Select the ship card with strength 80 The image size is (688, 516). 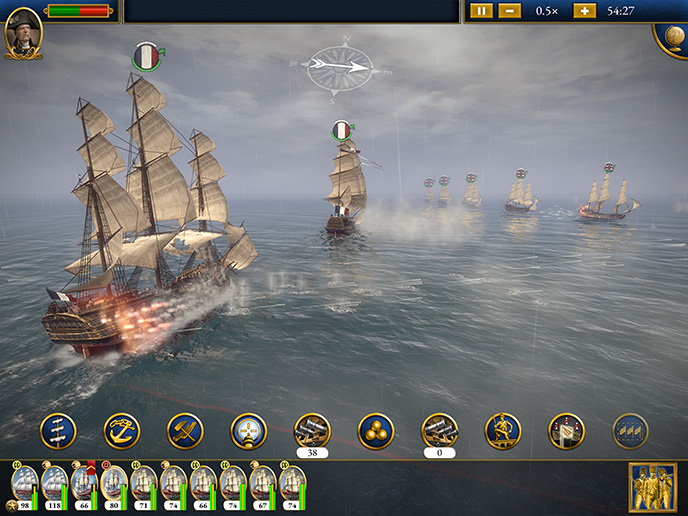(x=114, y=485)
